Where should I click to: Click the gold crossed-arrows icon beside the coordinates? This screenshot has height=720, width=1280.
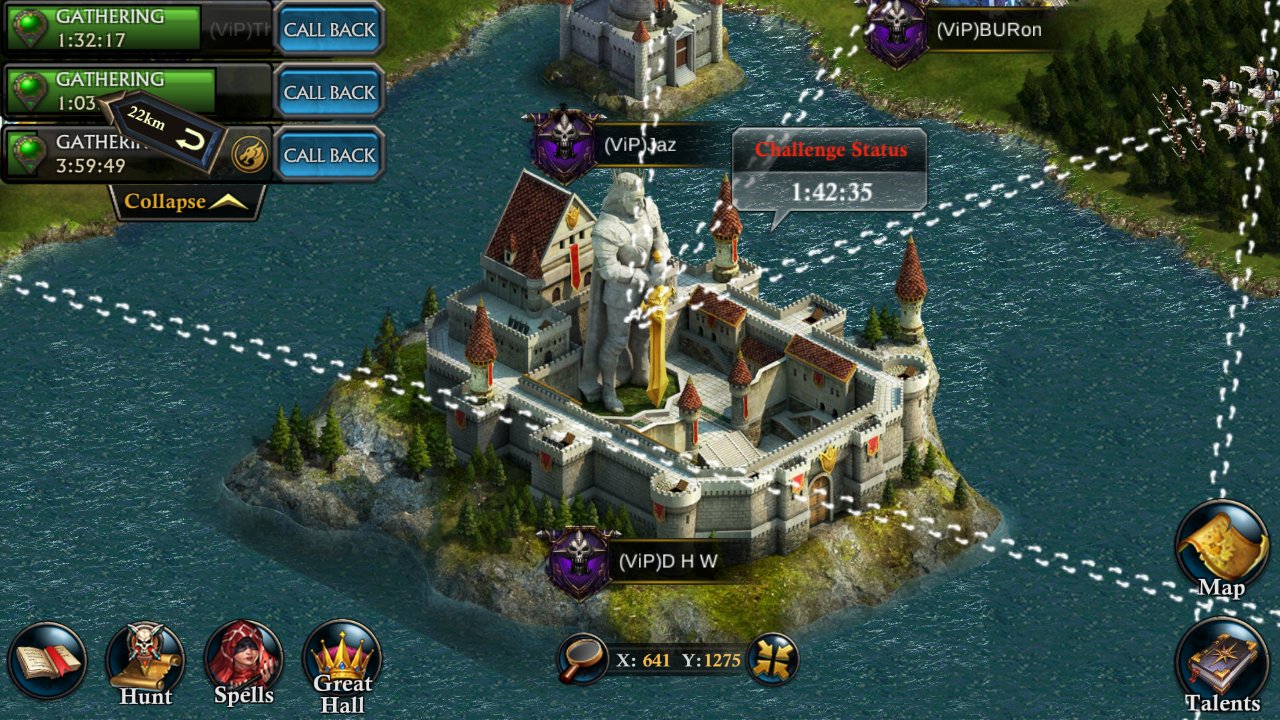pyautogui.click(x=772, y=659)
